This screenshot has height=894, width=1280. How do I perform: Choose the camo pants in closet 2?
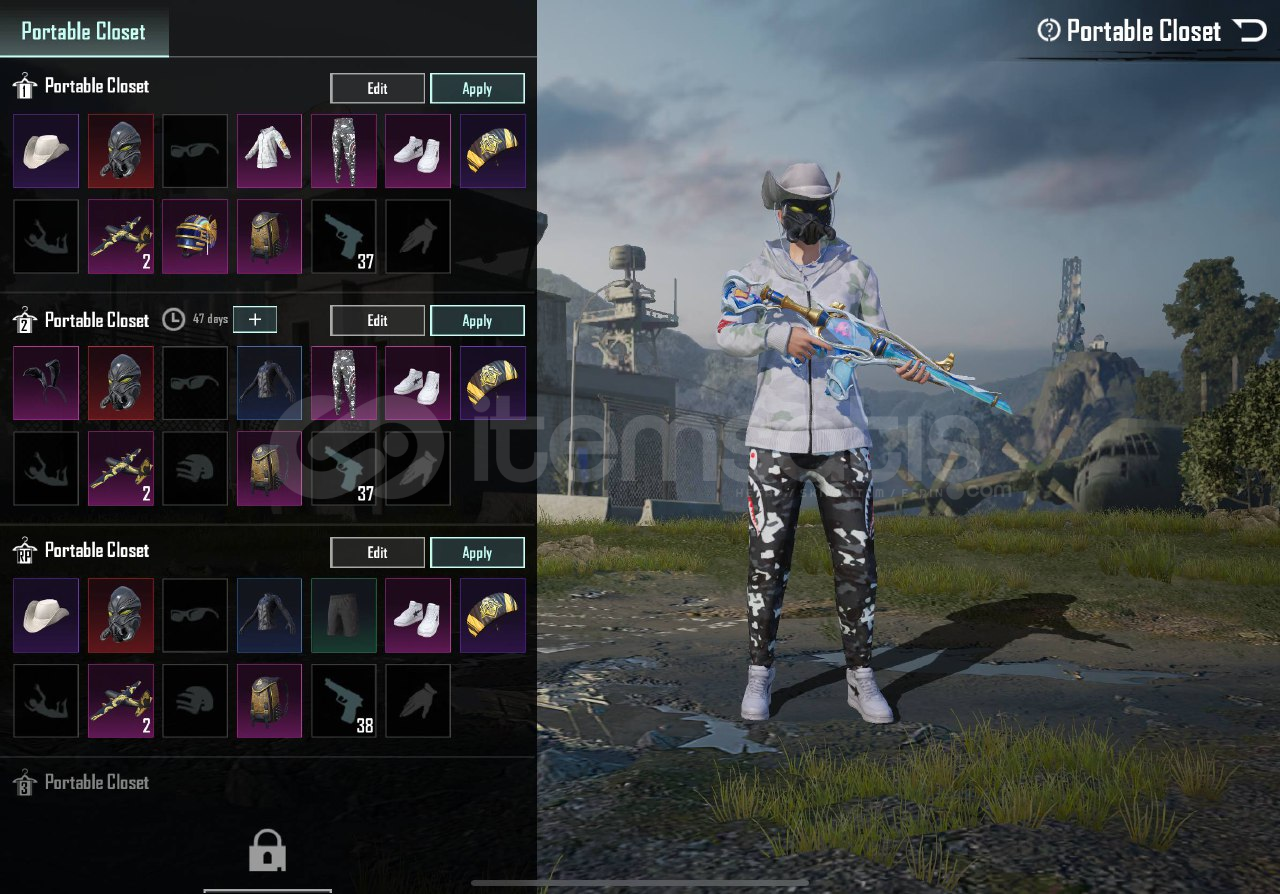point(344,383)
